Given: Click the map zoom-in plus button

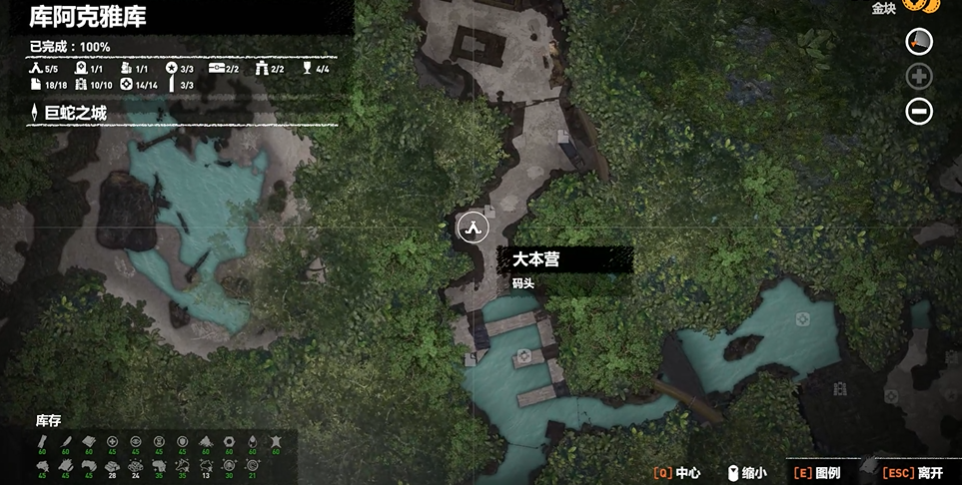Looking at the screenshot, I should [x=919, y=76].
